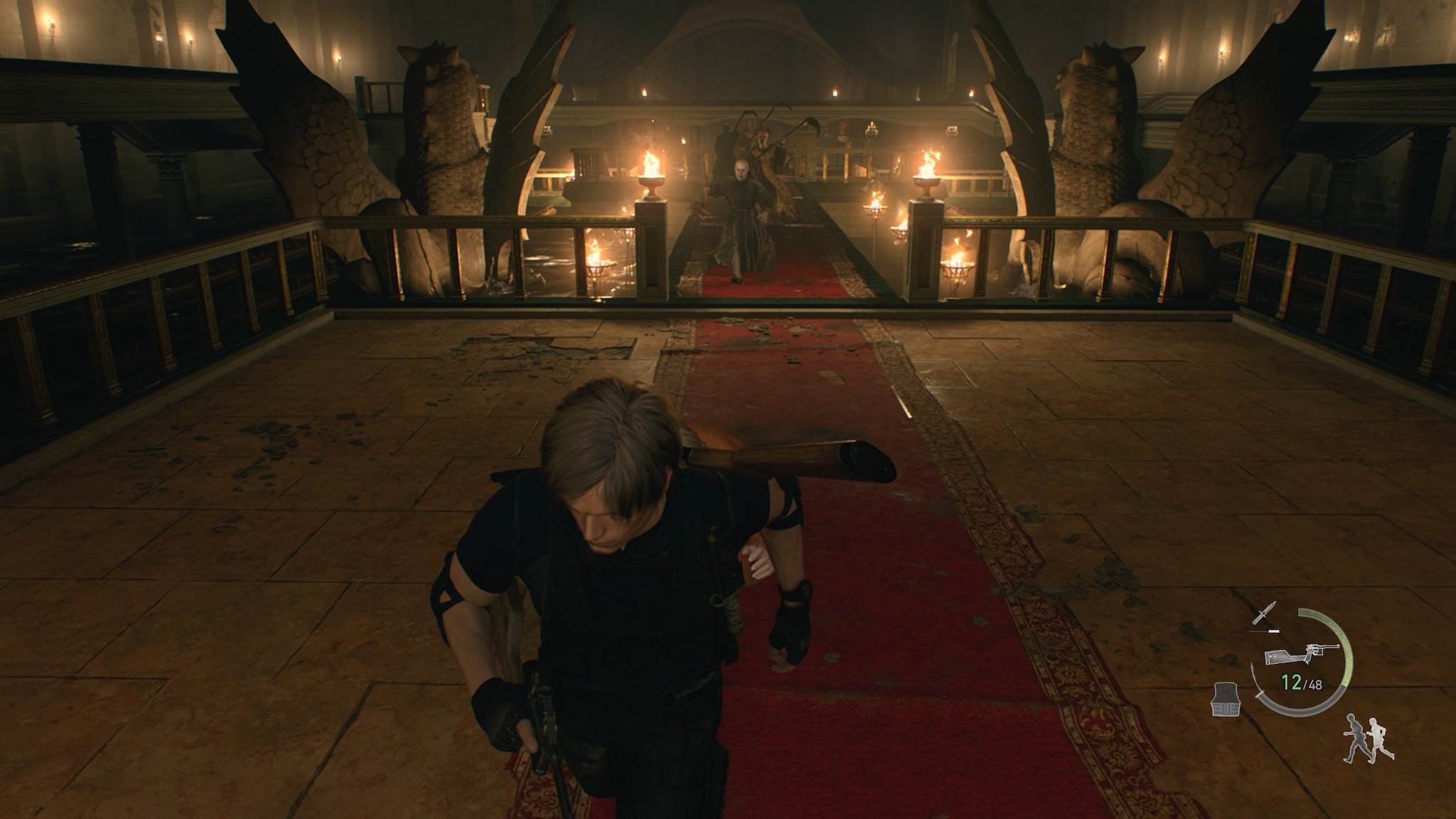Image resolution: width=1456 pixels, height=819 pixels.
Task: Click the two running figures companion icon
Action: tap(1369, 739)
